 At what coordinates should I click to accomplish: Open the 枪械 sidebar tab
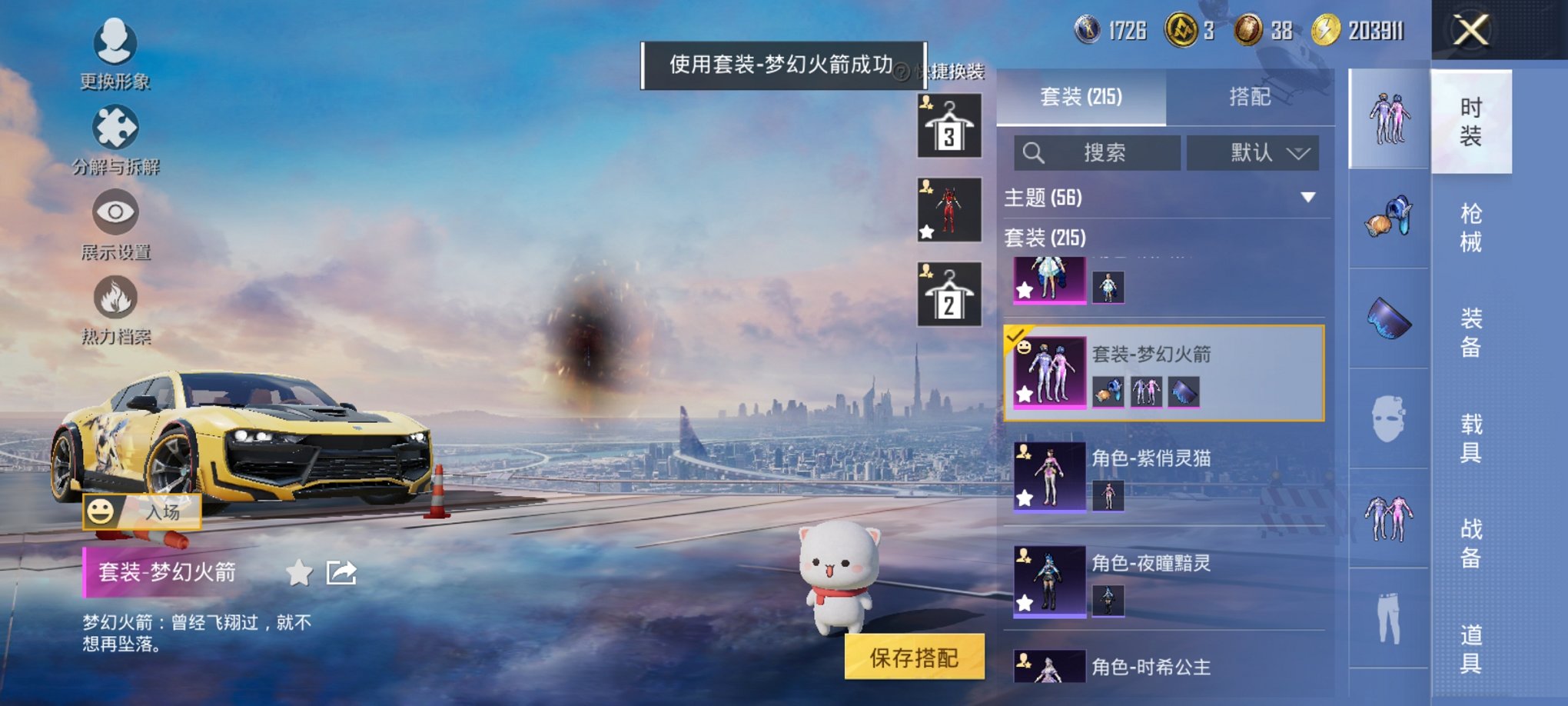click(x=1471, y=227)
